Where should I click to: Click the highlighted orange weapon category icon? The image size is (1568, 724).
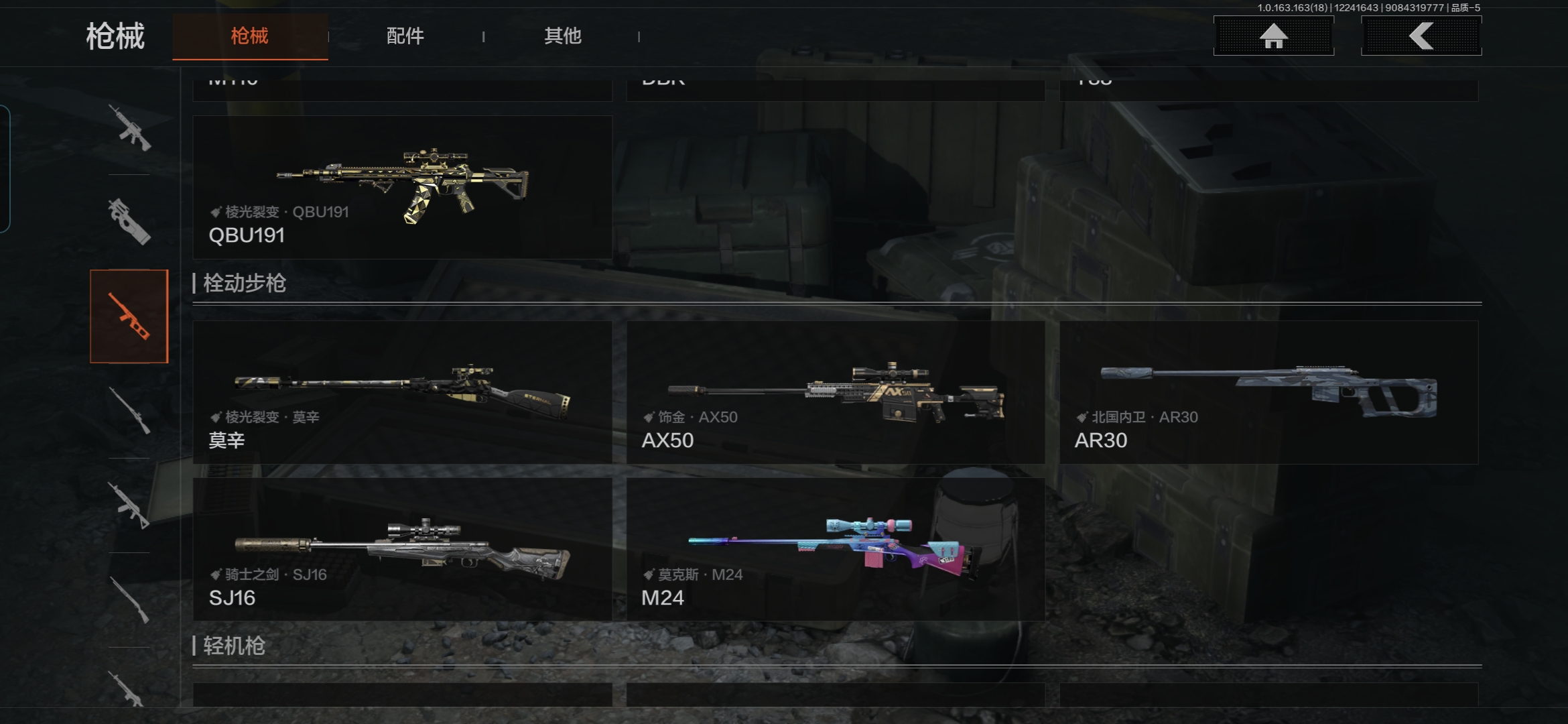(x=129, y=316)
